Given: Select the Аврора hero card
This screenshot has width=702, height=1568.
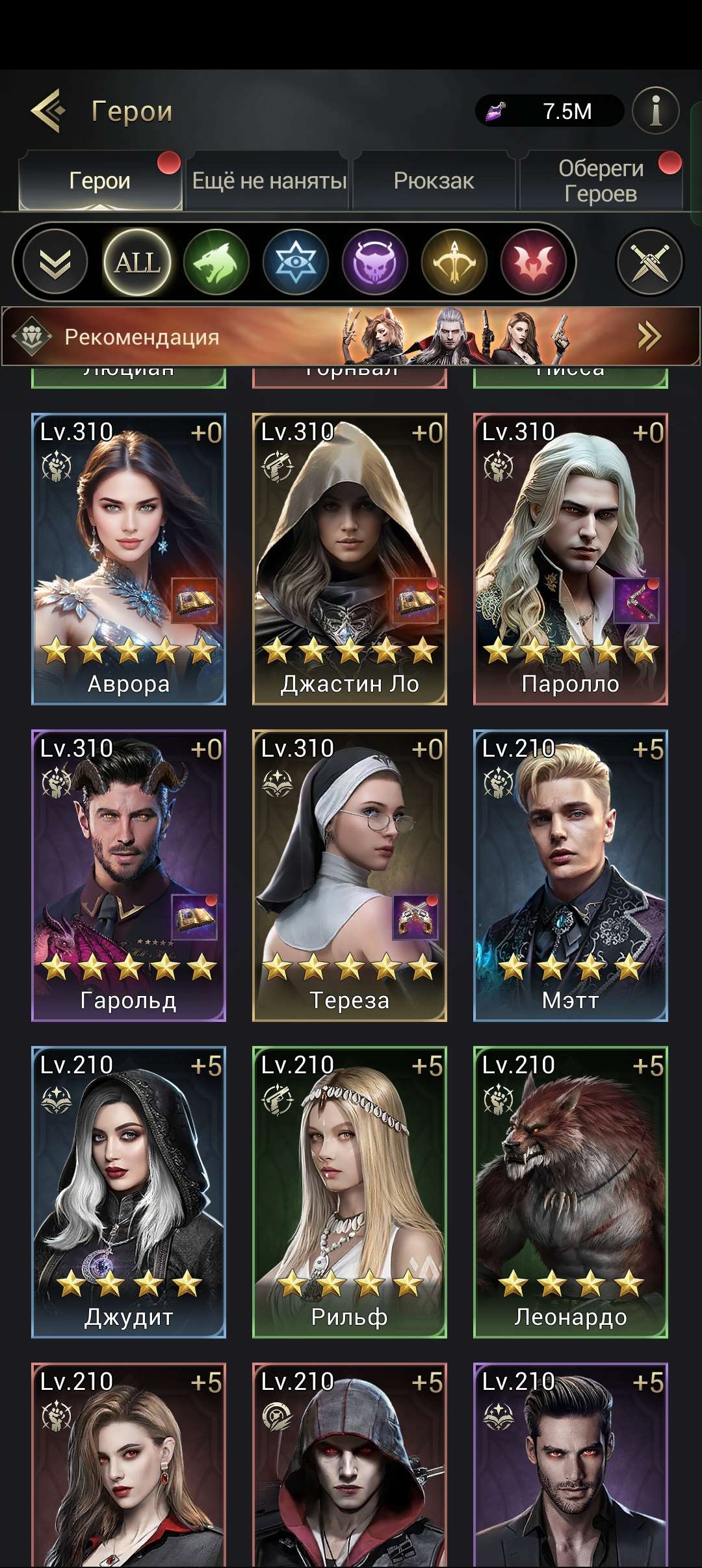Looking at the screenshot, I should [x=129, y=559].
